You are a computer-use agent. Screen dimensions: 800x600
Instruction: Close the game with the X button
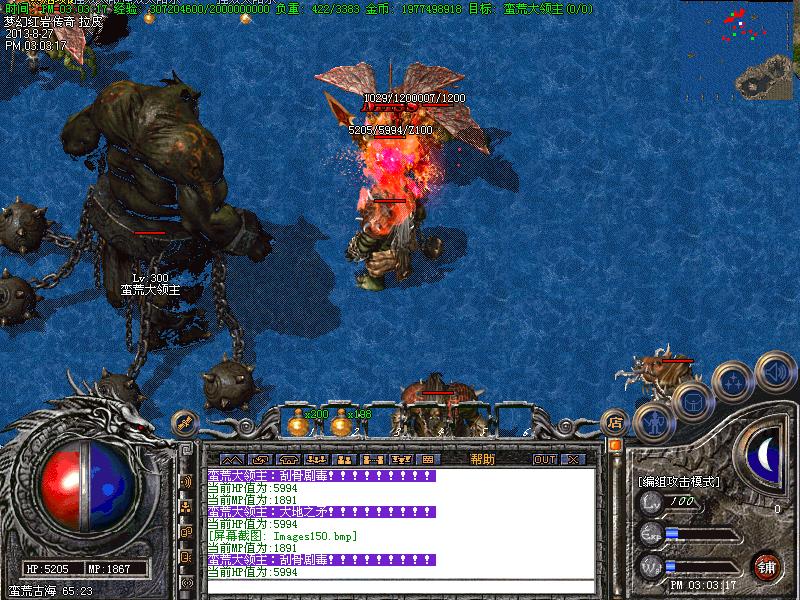(x=572, y=459)
